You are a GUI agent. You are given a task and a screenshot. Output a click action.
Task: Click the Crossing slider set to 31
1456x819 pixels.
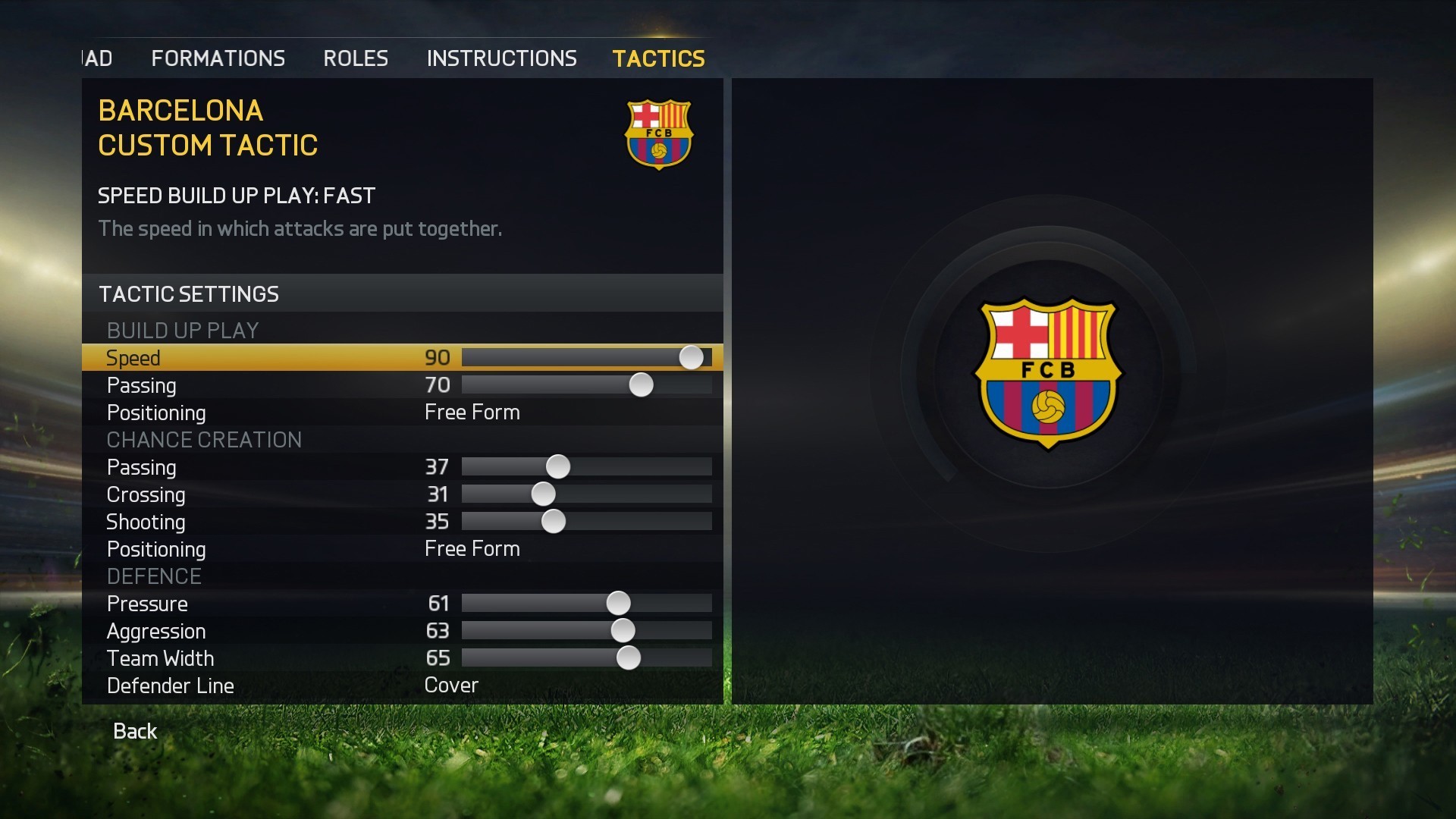coord(543,494)
